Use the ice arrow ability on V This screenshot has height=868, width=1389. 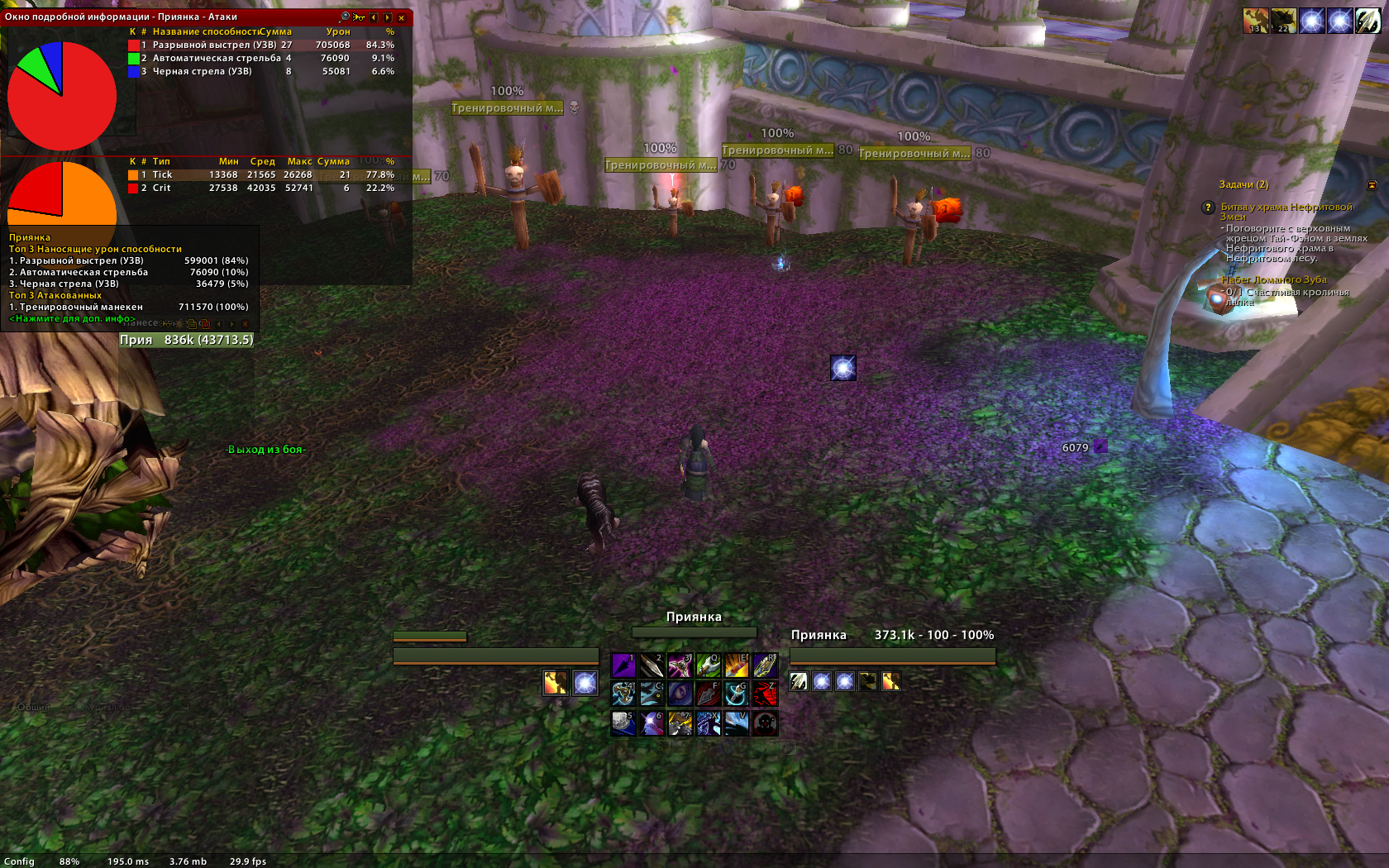pyautogui.click(x=736, y=723)
